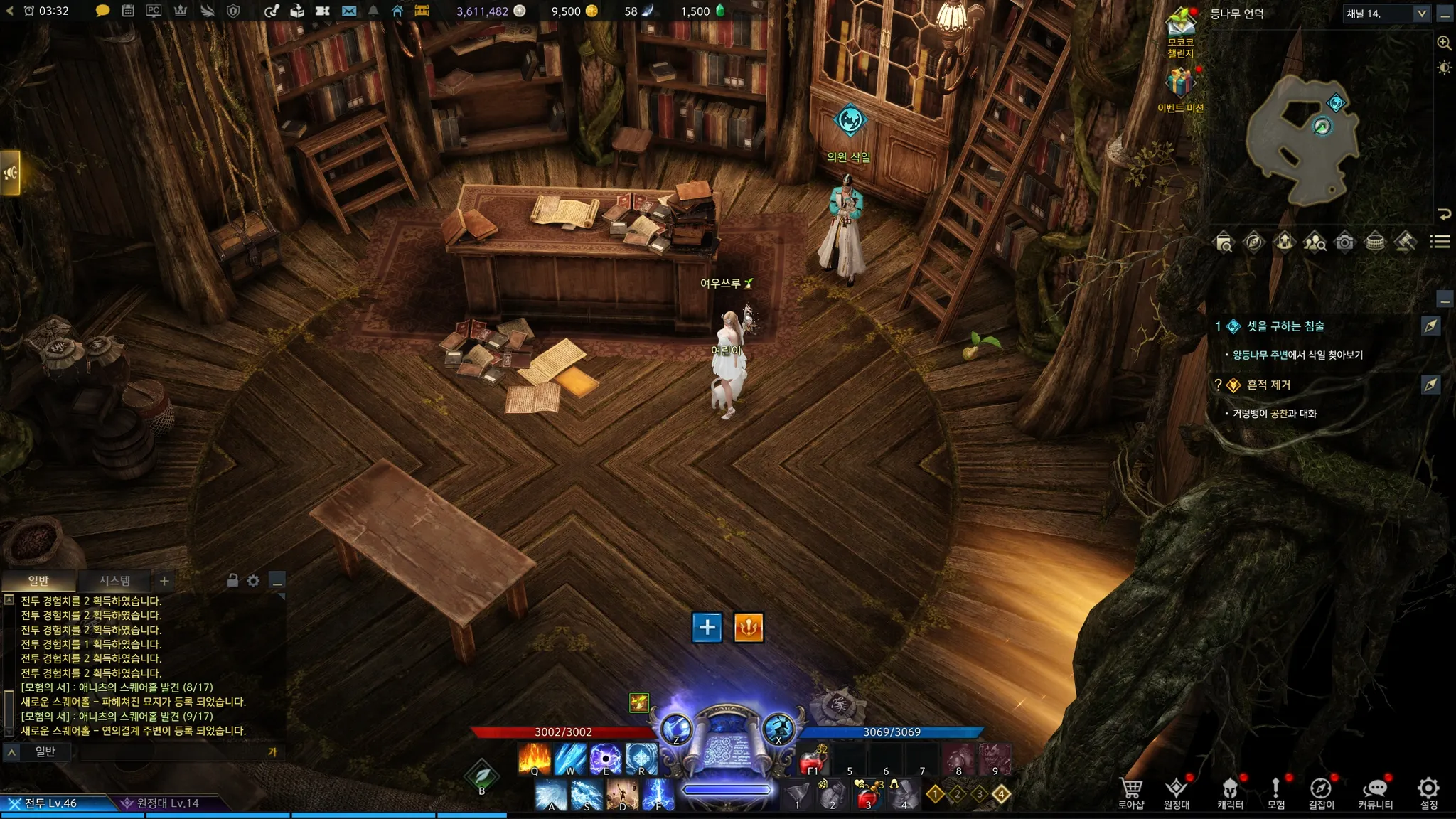Open chat window gear settings

(x=253, y=581)
